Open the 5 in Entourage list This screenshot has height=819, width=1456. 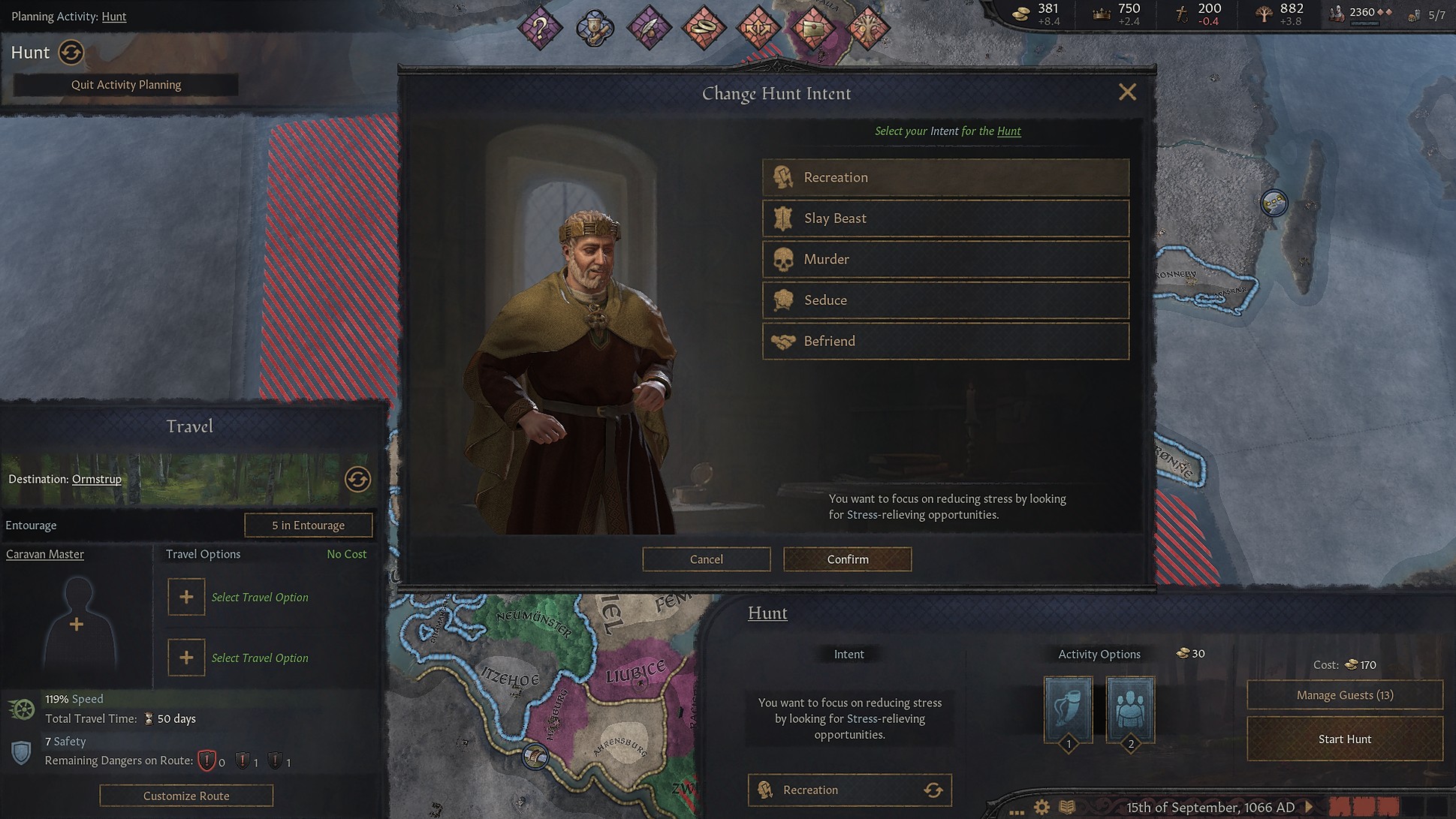308,525
